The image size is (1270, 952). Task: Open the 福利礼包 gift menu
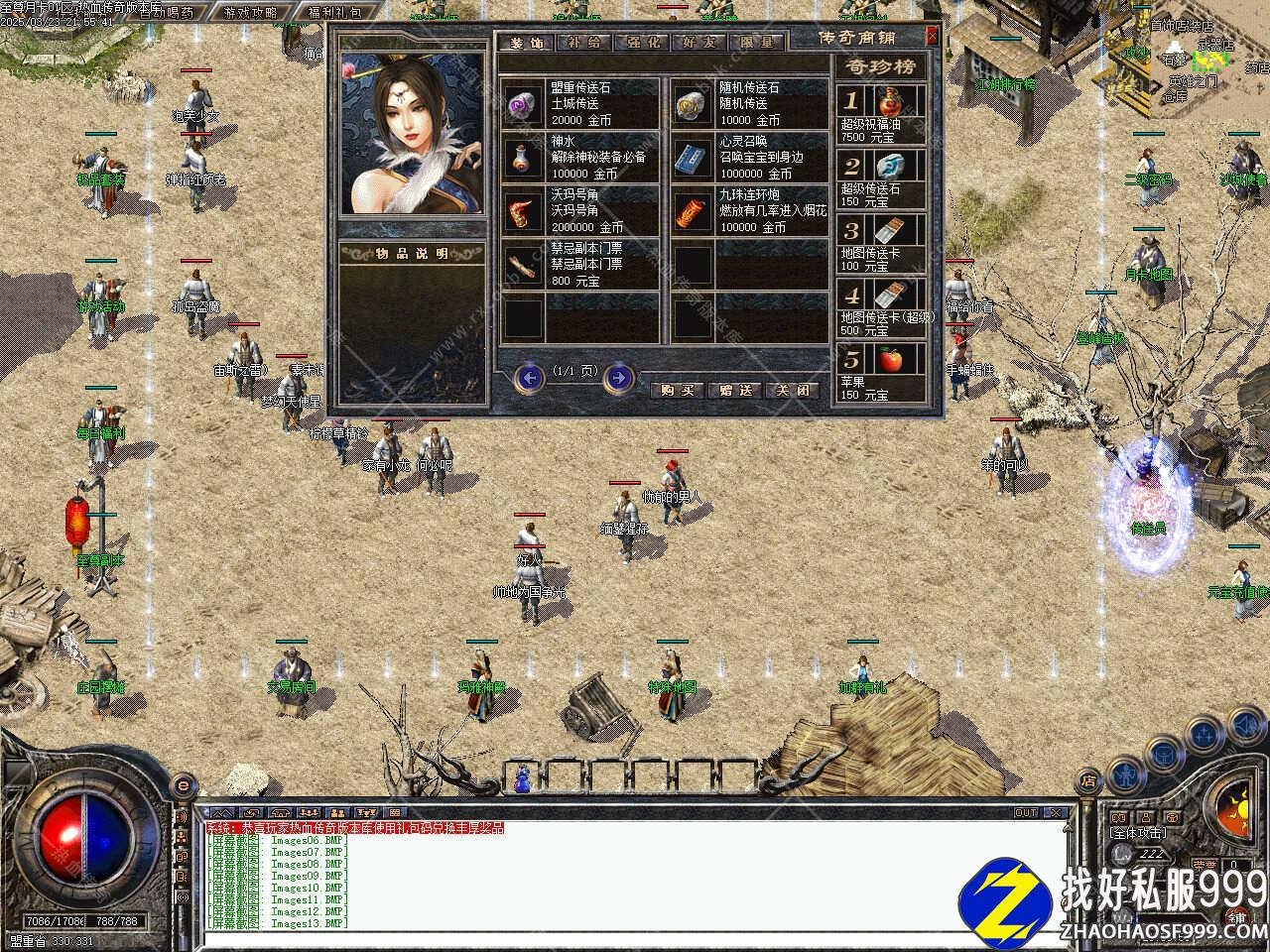coord(333,13)
